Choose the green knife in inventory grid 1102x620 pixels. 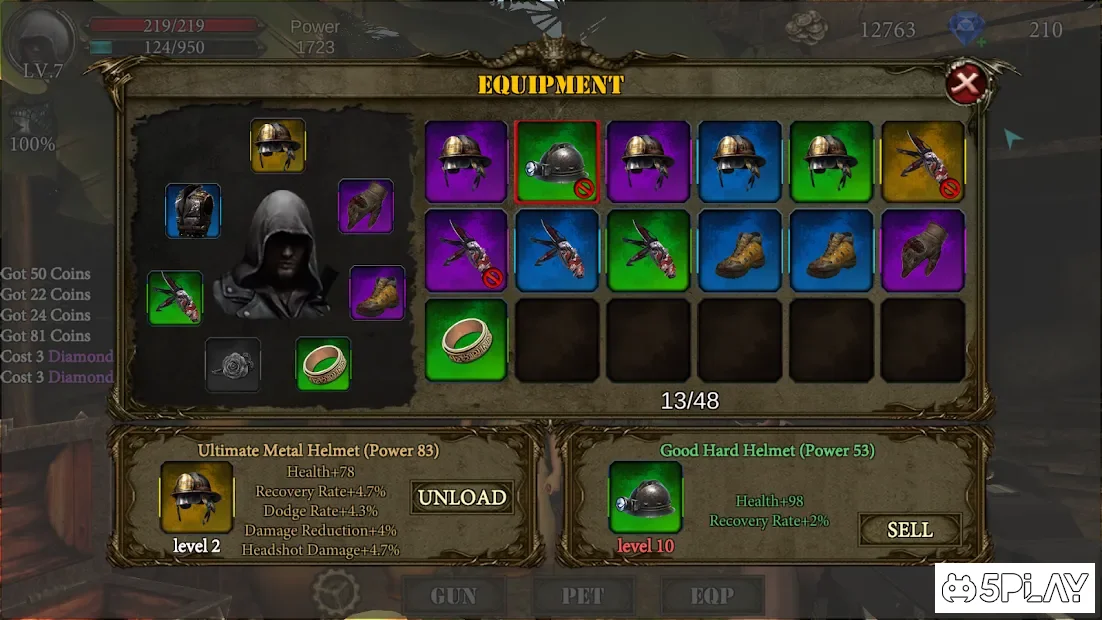click(x=649, y=251)
